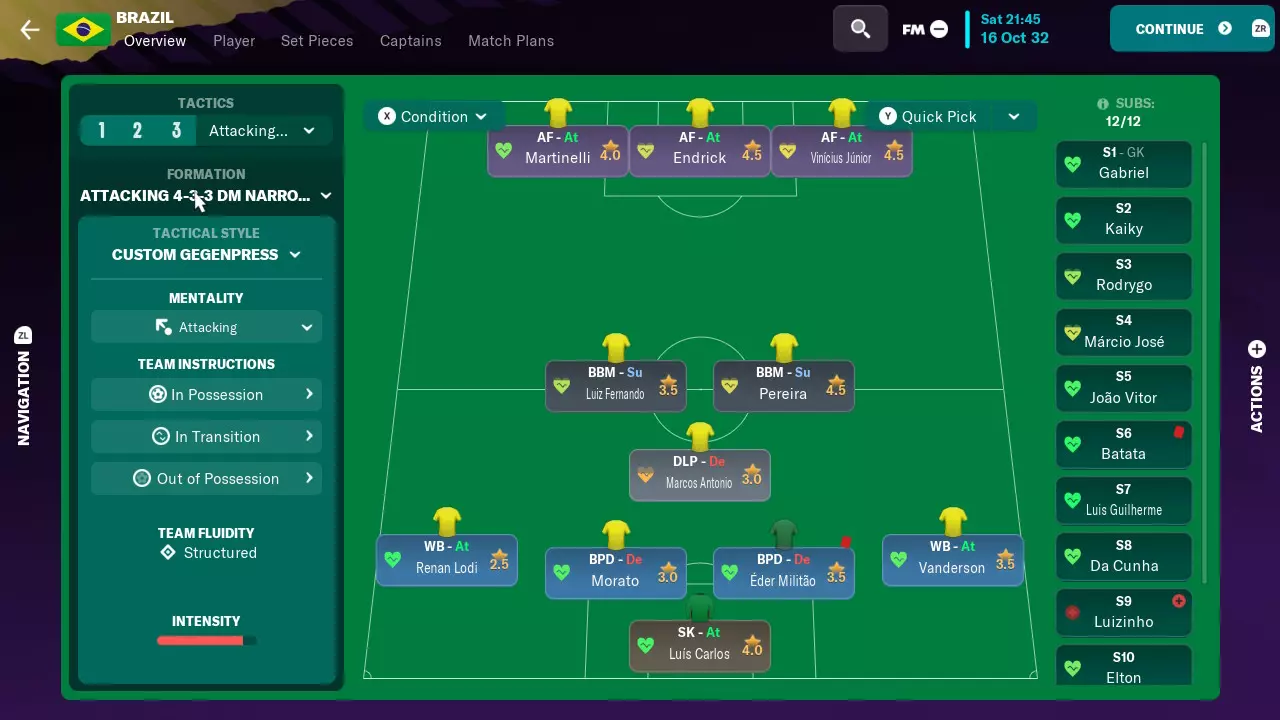Expand the Custom Gegenpress tactical style dropdown

click(206, 254)
